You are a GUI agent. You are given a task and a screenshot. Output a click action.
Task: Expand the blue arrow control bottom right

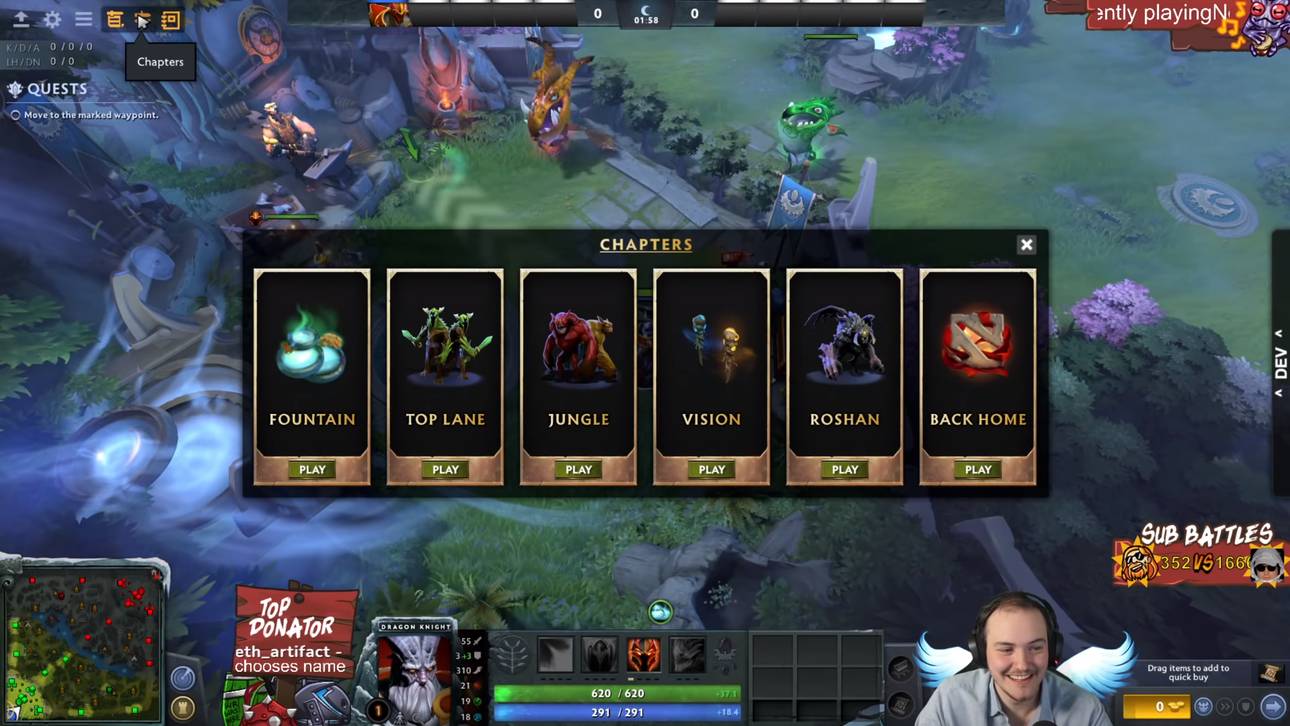pos(1274,707)
